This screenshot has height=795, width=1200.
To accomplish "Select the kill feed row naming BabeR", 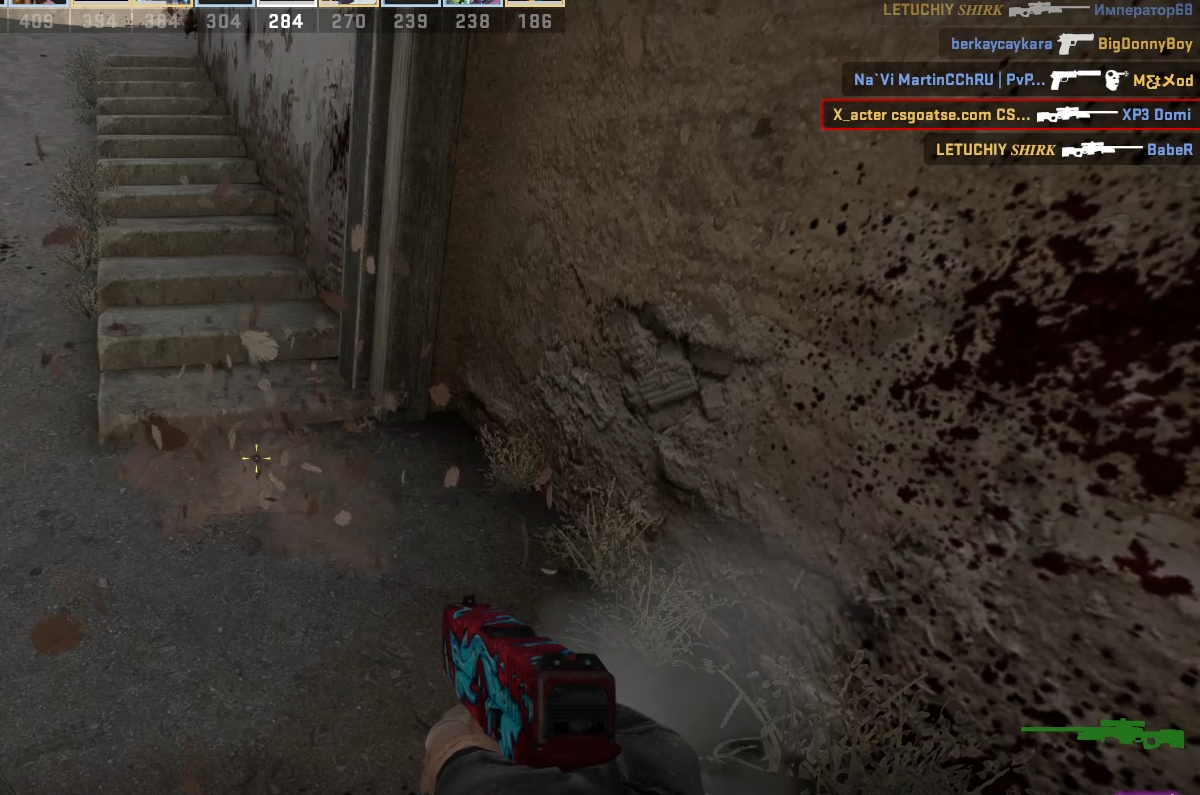I will point(1062,150).
